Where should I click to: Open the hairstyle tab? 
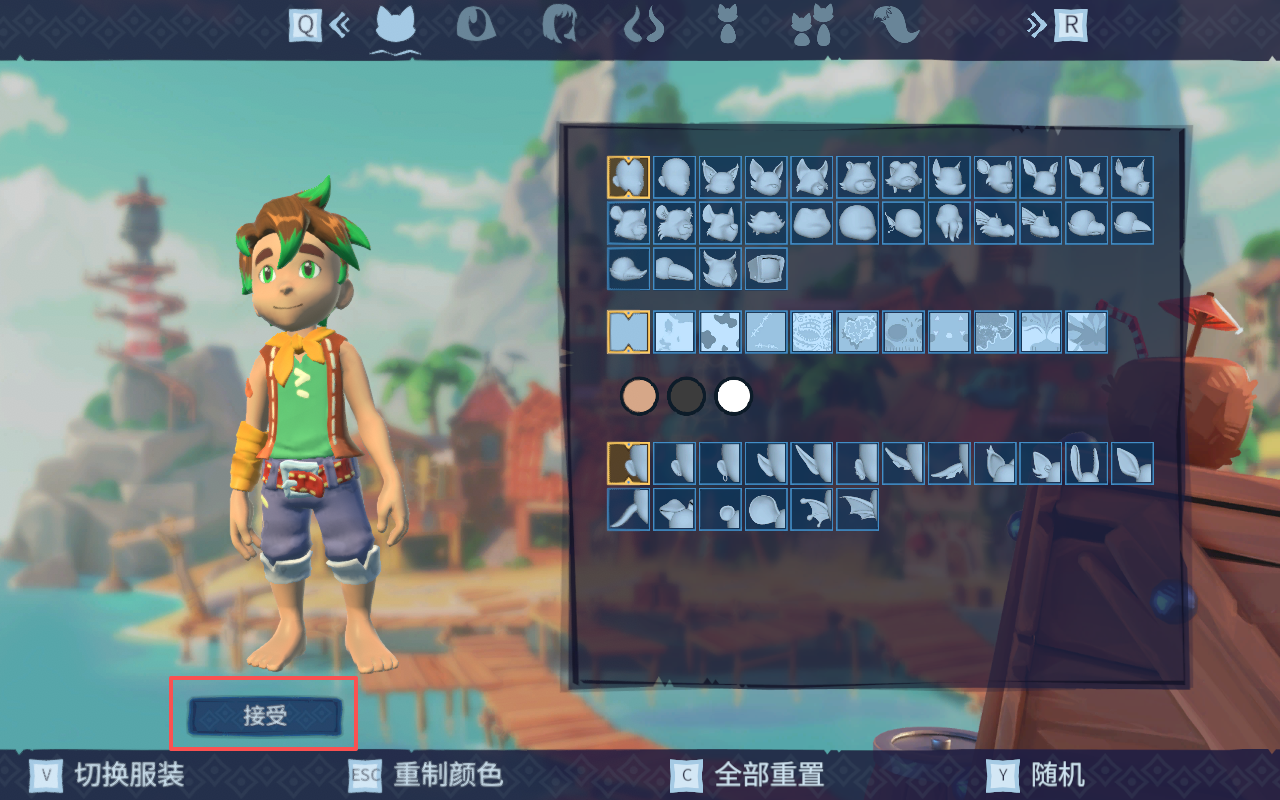tap(559, 25)
